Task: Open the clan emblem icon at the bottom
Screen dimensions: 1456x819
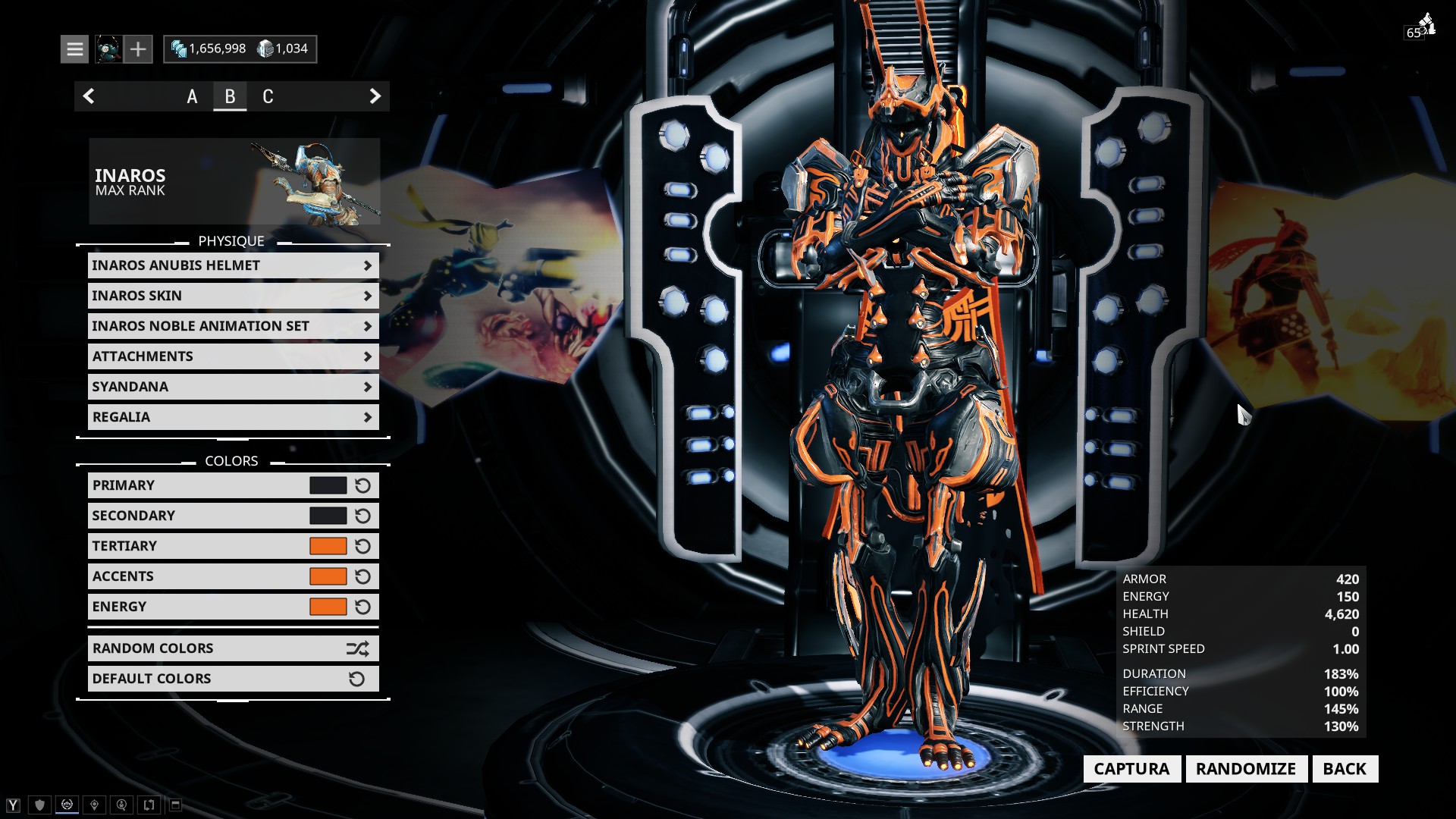Action: [67, 804]
